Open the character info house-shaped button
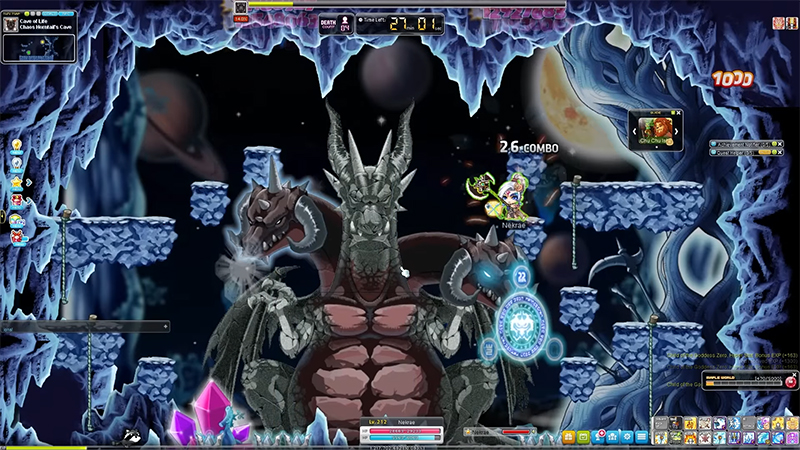The height and width of the screenshot is (450, 800). tap(612, 437)
